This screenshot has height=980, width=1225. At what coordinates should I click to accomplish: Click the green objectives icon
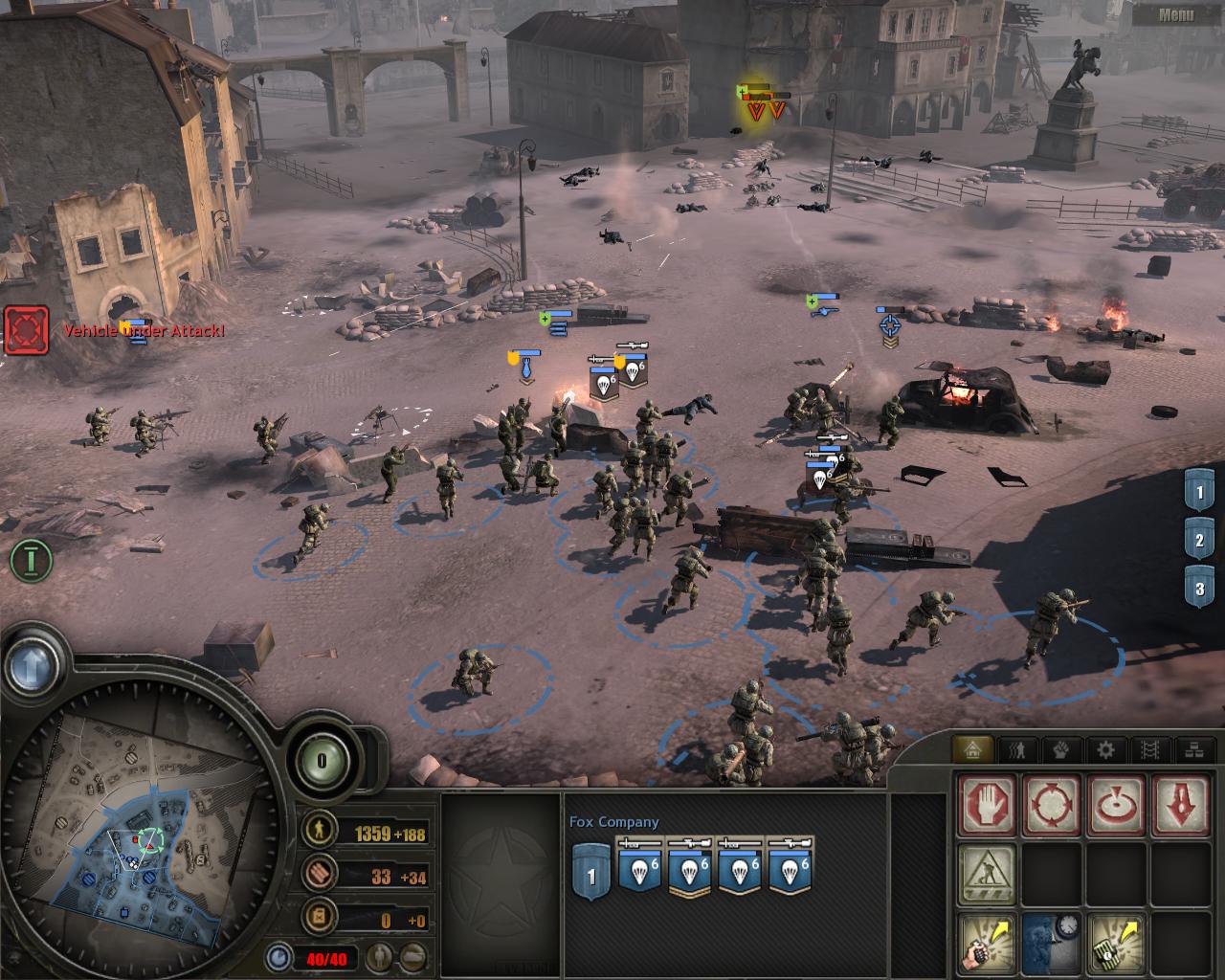pyautogui.click(x=30, y=560)
